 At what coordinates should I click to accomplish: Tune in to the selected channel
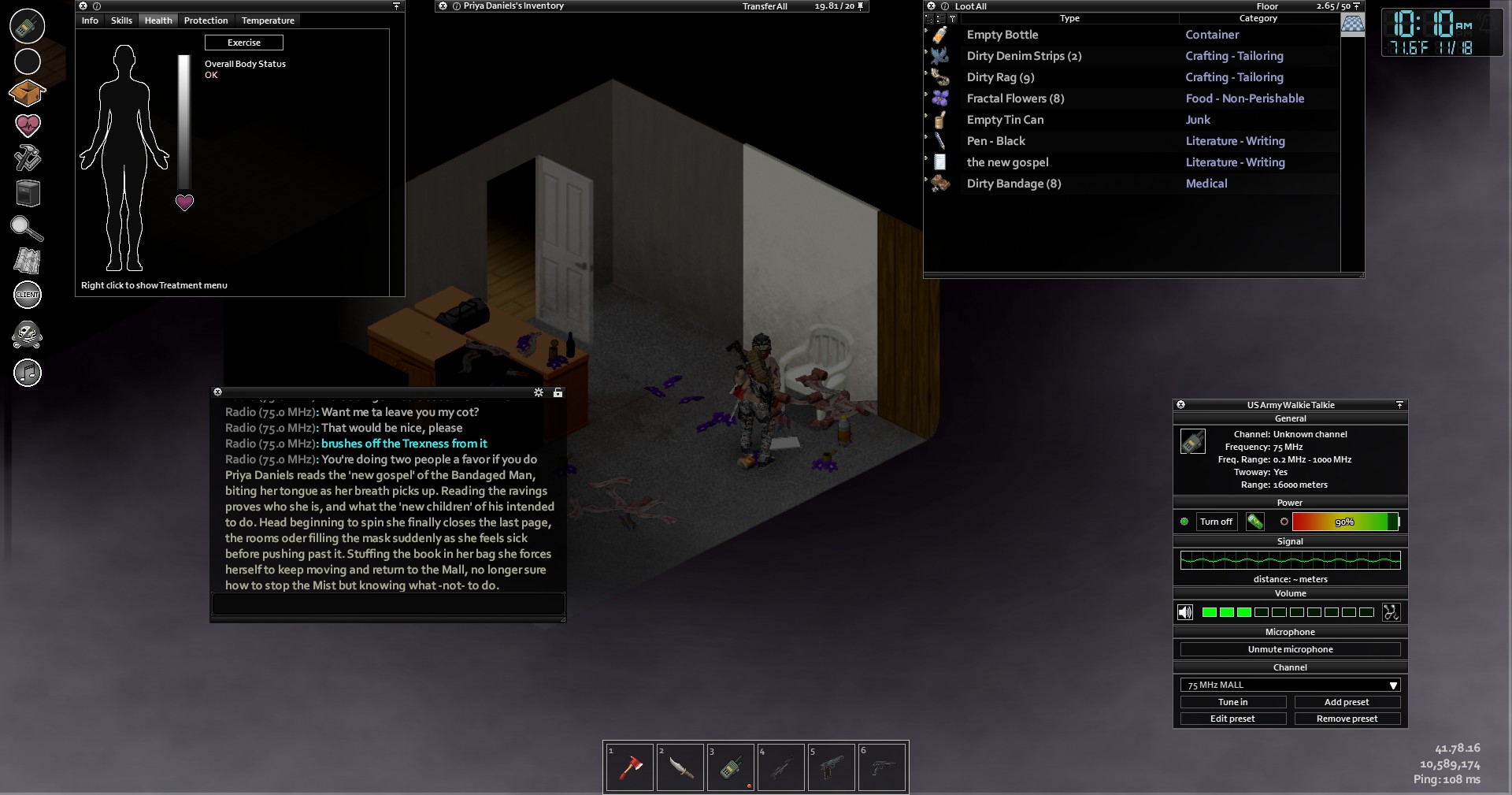[x=1232, y=702]
